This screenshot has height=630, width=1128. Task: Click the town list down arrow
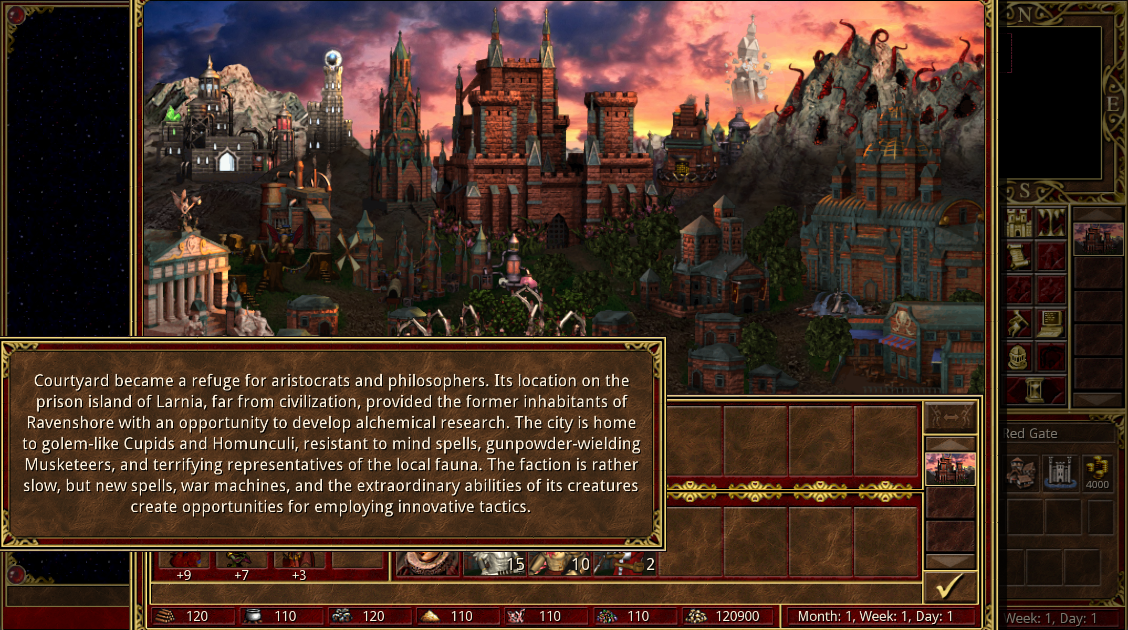click(950, 561)
